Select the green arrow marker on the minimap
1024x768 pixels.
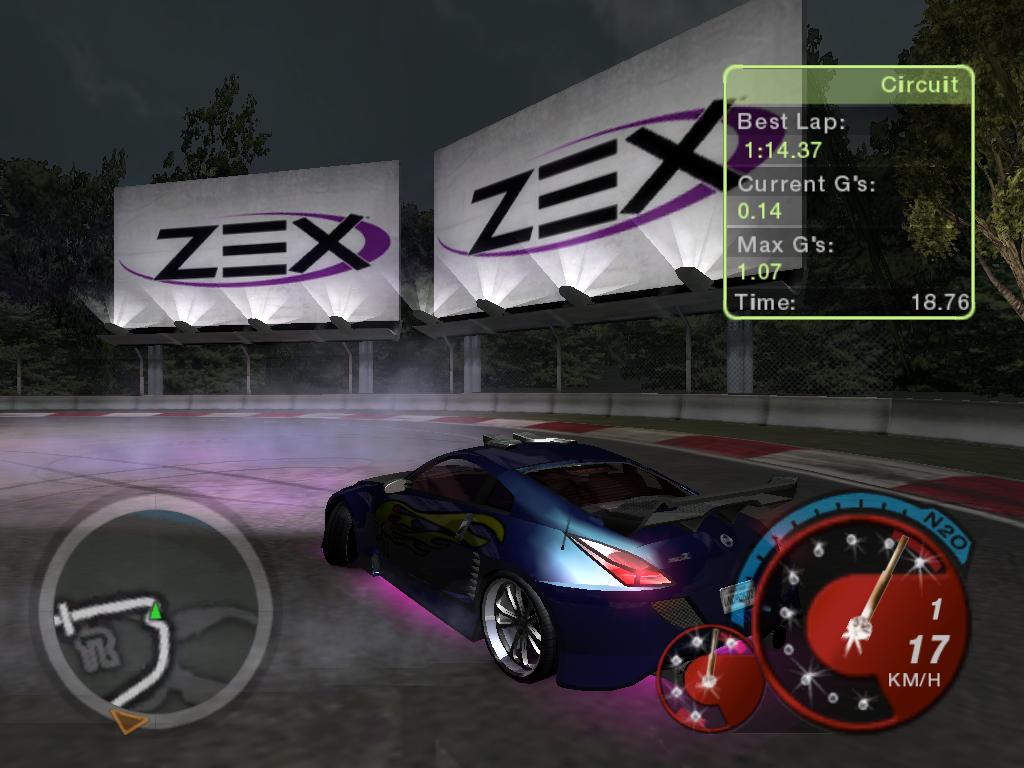(155, 609)
